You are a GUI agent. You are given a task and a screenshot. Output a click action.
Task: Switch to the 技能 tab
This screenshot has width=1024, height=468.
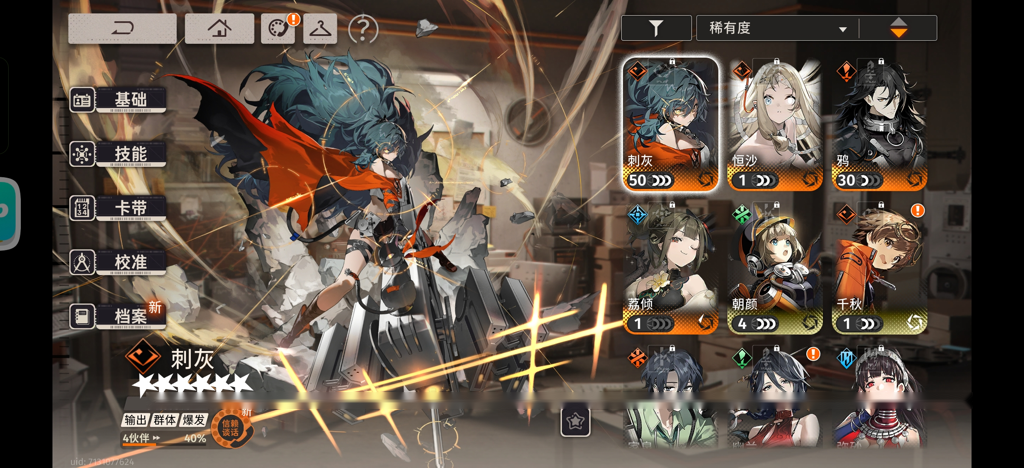click(x=118, y=154)
